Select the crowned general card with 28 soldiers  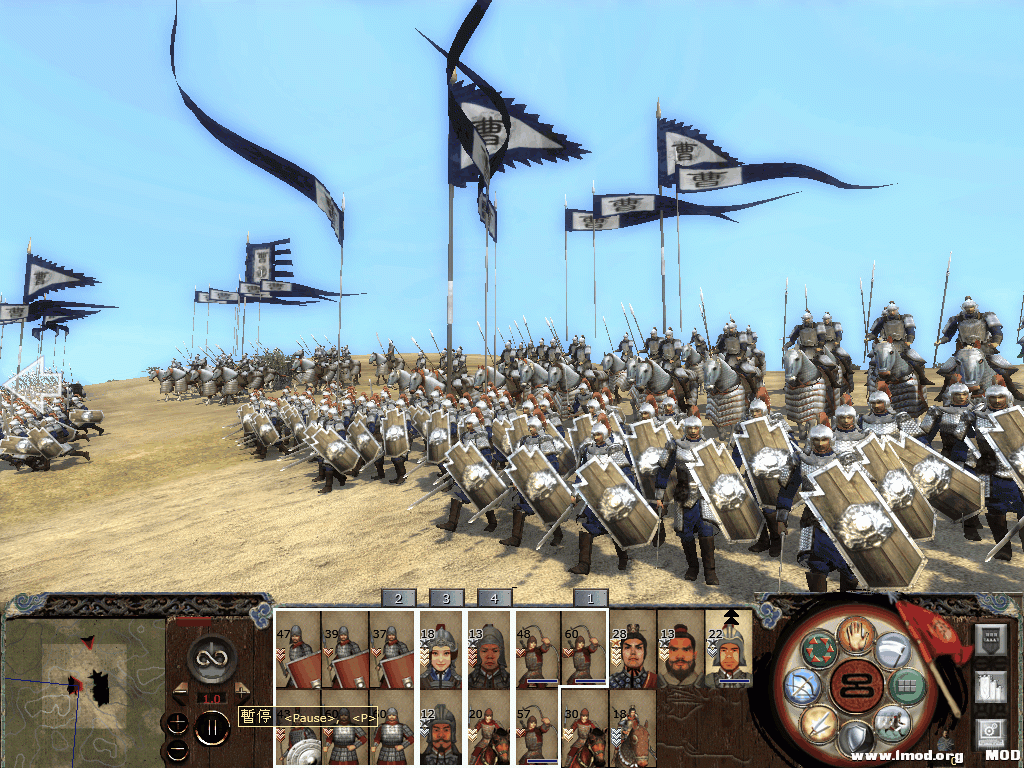coord(632,650)
